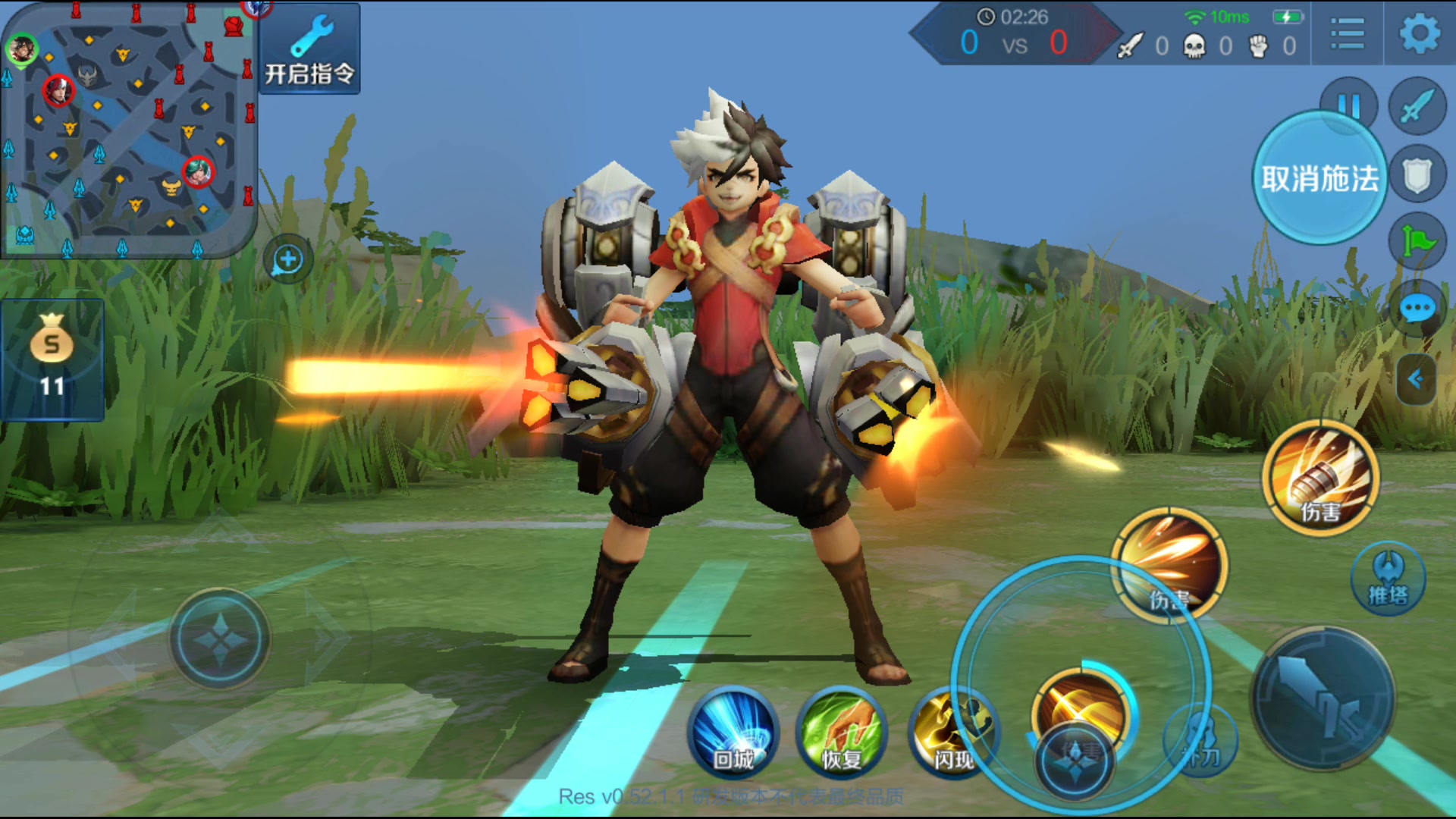The height and width of the screenshot is (819, 1456).
Task: Send the shield defend signal
Action: [x=1417, y=176]
